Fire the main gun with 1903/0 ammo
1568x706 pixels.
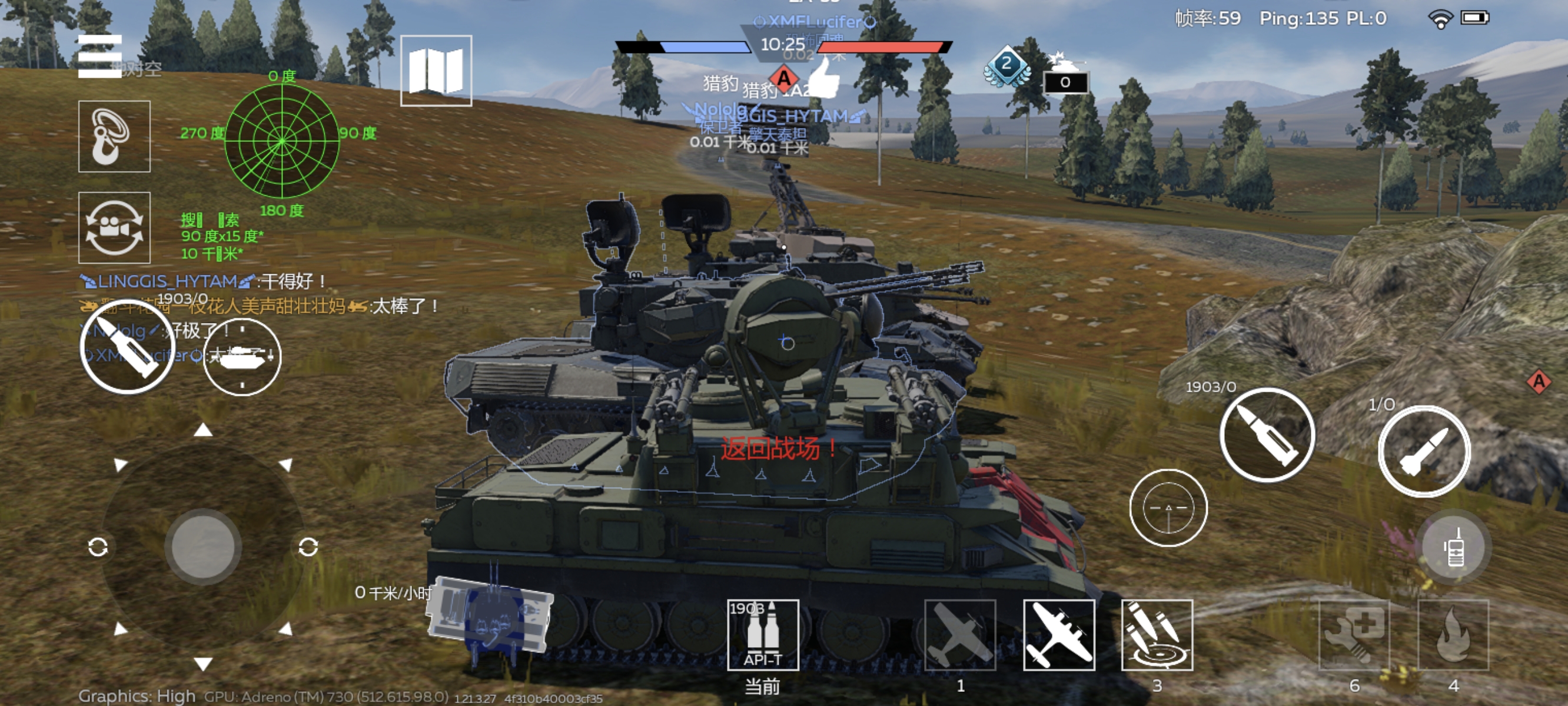coord(1267,435)
